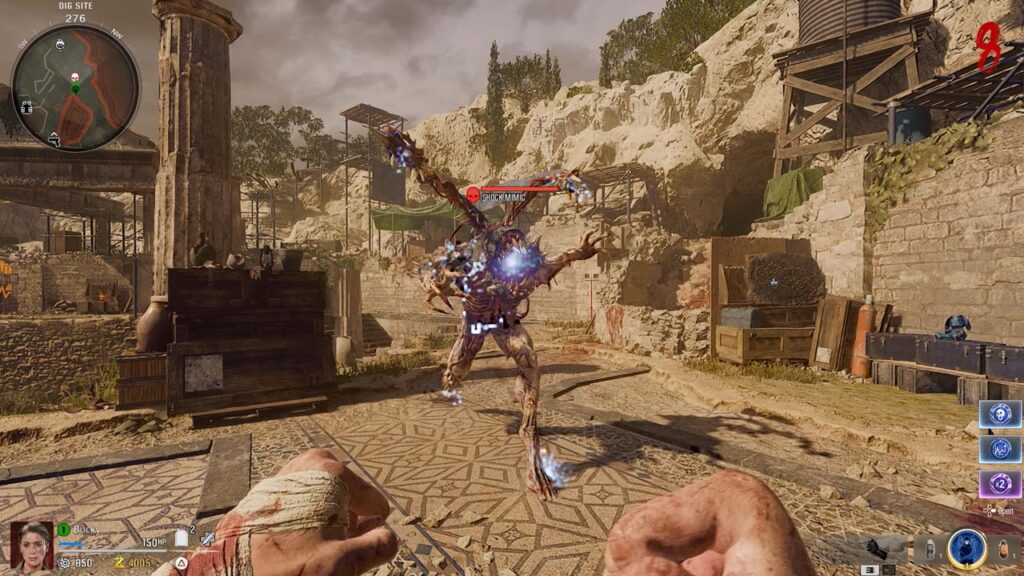1024x576 pixels.
Task: Open the circular Dig Site minimap
Action: click(75, 88)
